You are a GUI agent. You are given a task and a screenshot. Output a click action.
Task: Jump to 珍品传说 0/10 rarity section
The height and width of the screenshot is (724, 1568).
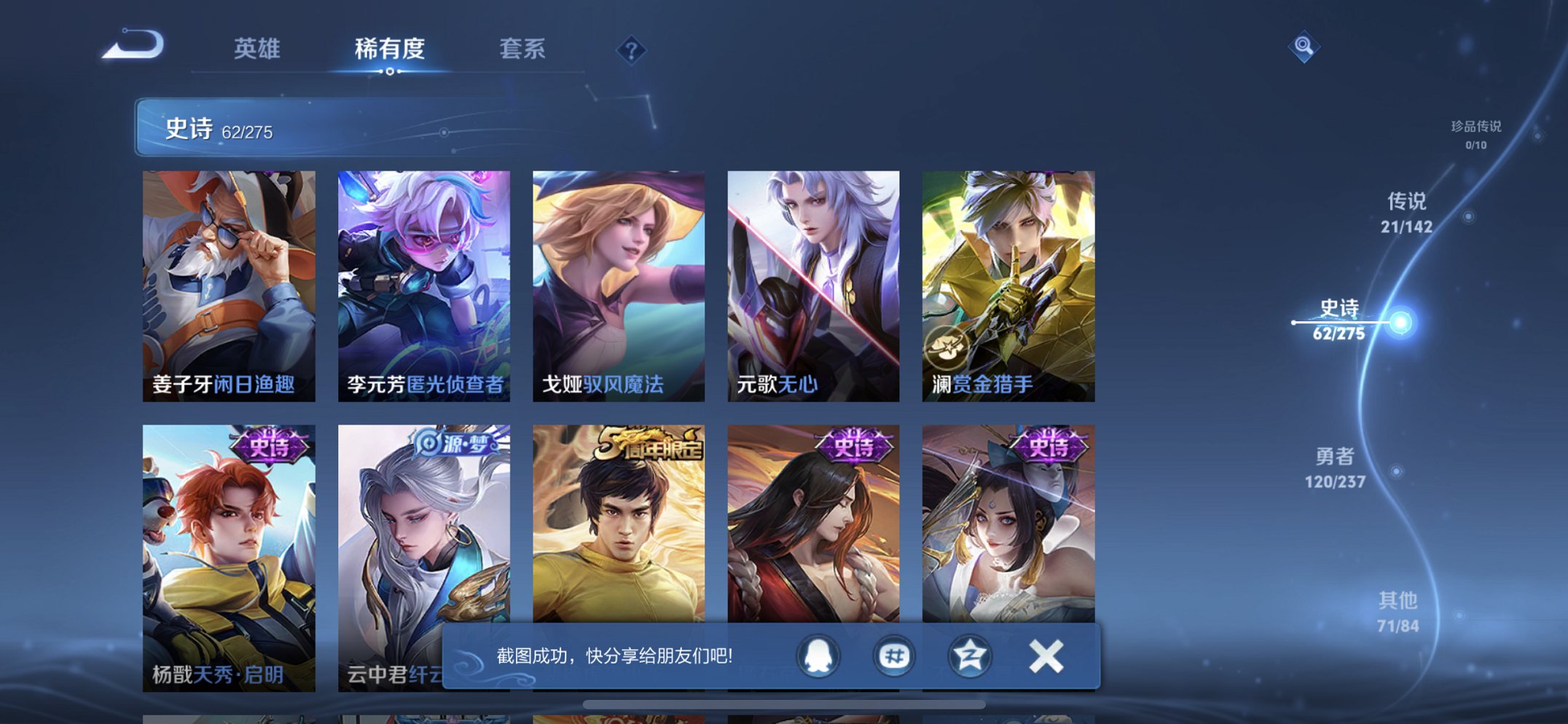1473,133
